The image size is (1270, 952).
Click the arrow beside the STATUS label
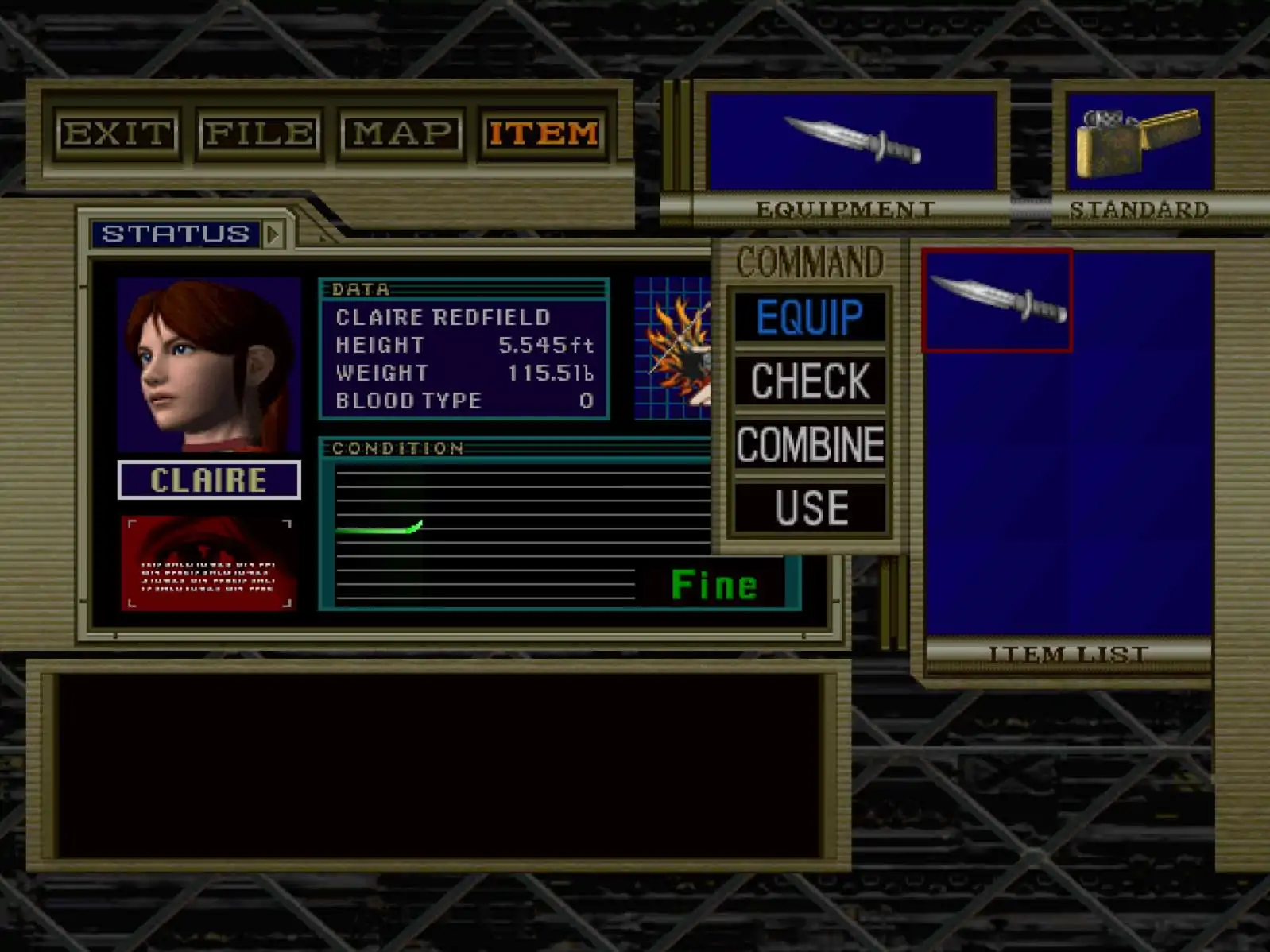[273, 234]
